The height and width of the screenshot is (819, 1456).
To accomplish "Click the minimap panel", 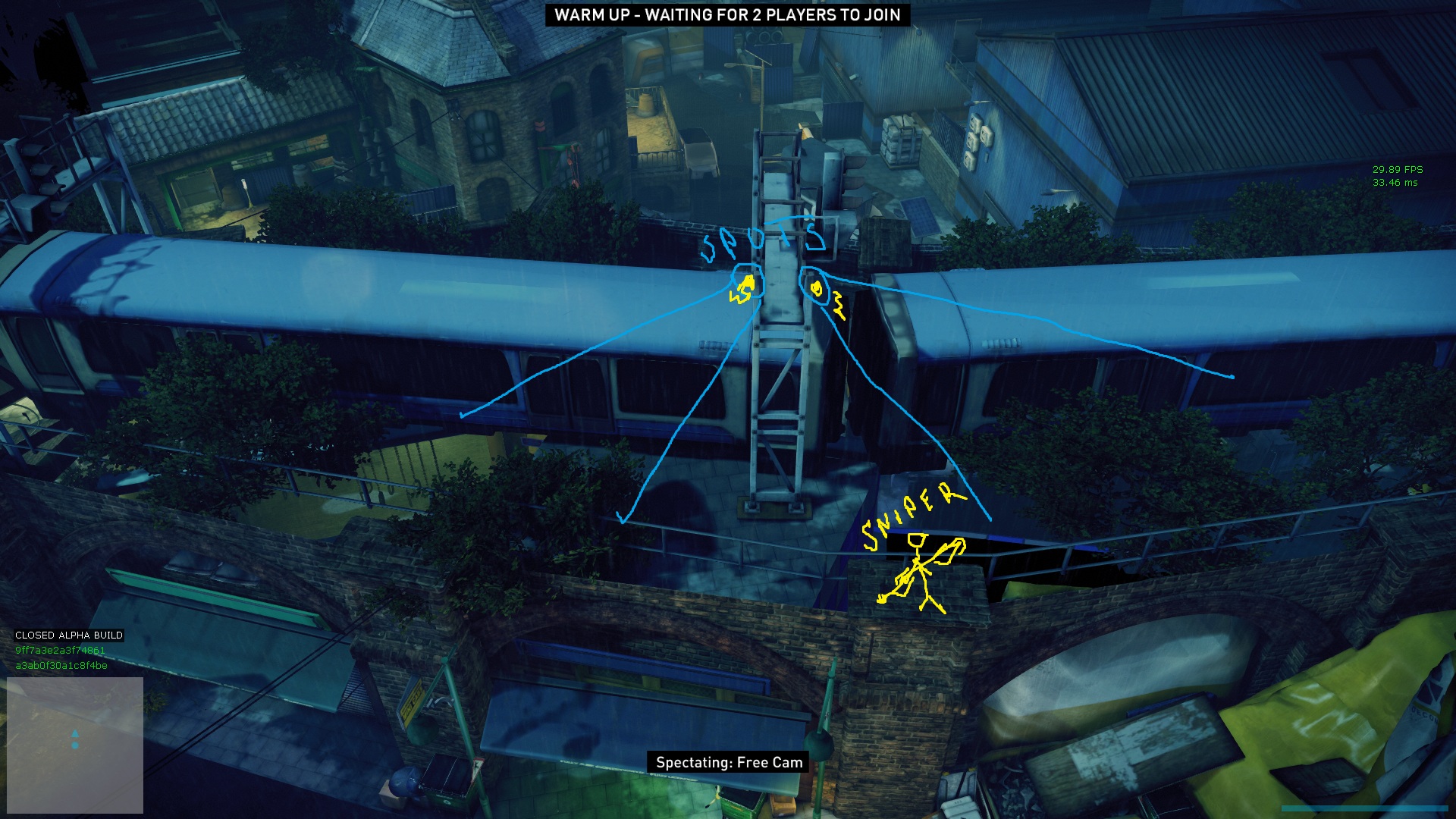I will coord(75,745).
